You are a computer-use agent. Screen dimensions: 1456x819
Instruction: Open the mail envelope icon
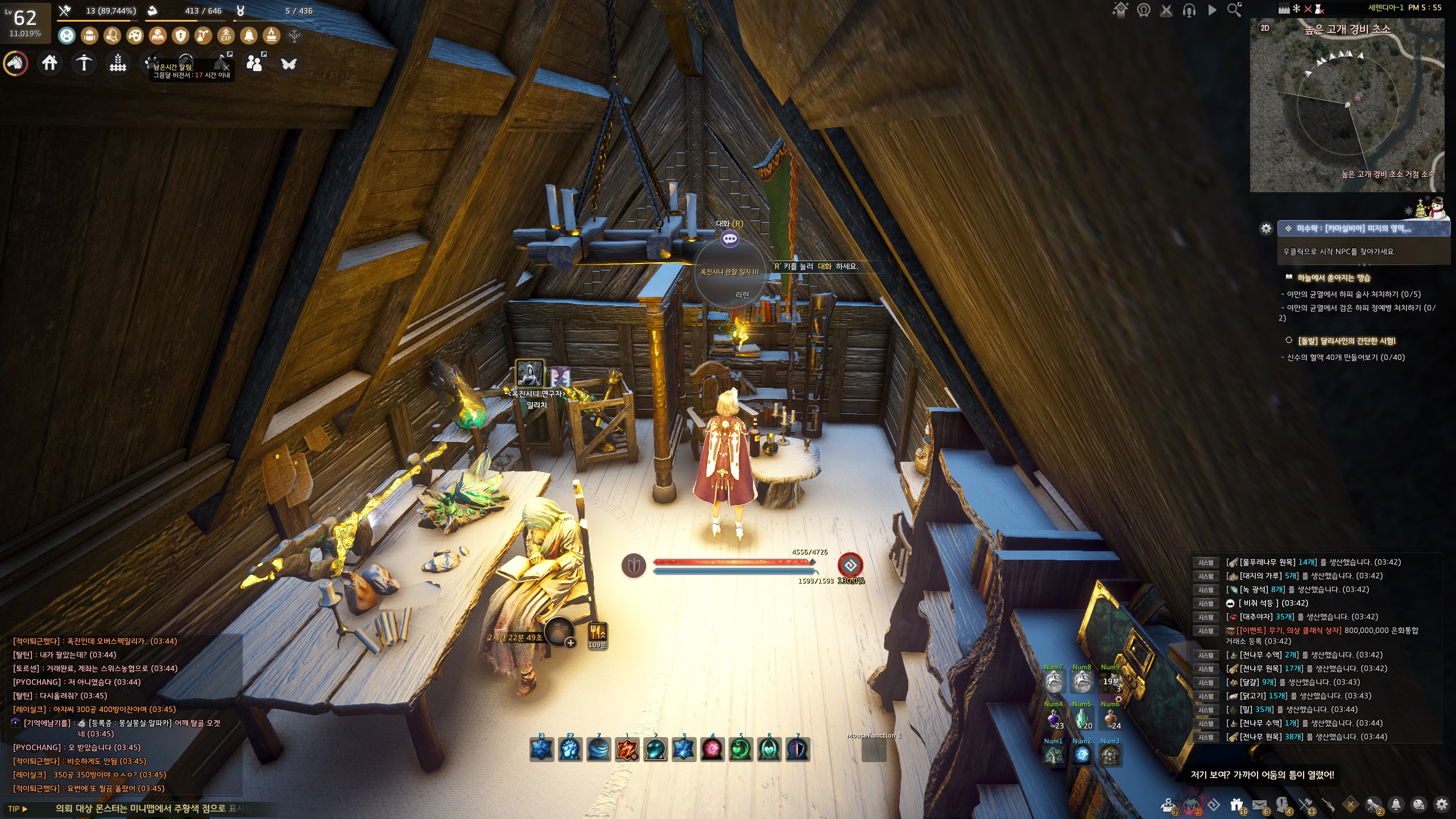pos(1259,805)
